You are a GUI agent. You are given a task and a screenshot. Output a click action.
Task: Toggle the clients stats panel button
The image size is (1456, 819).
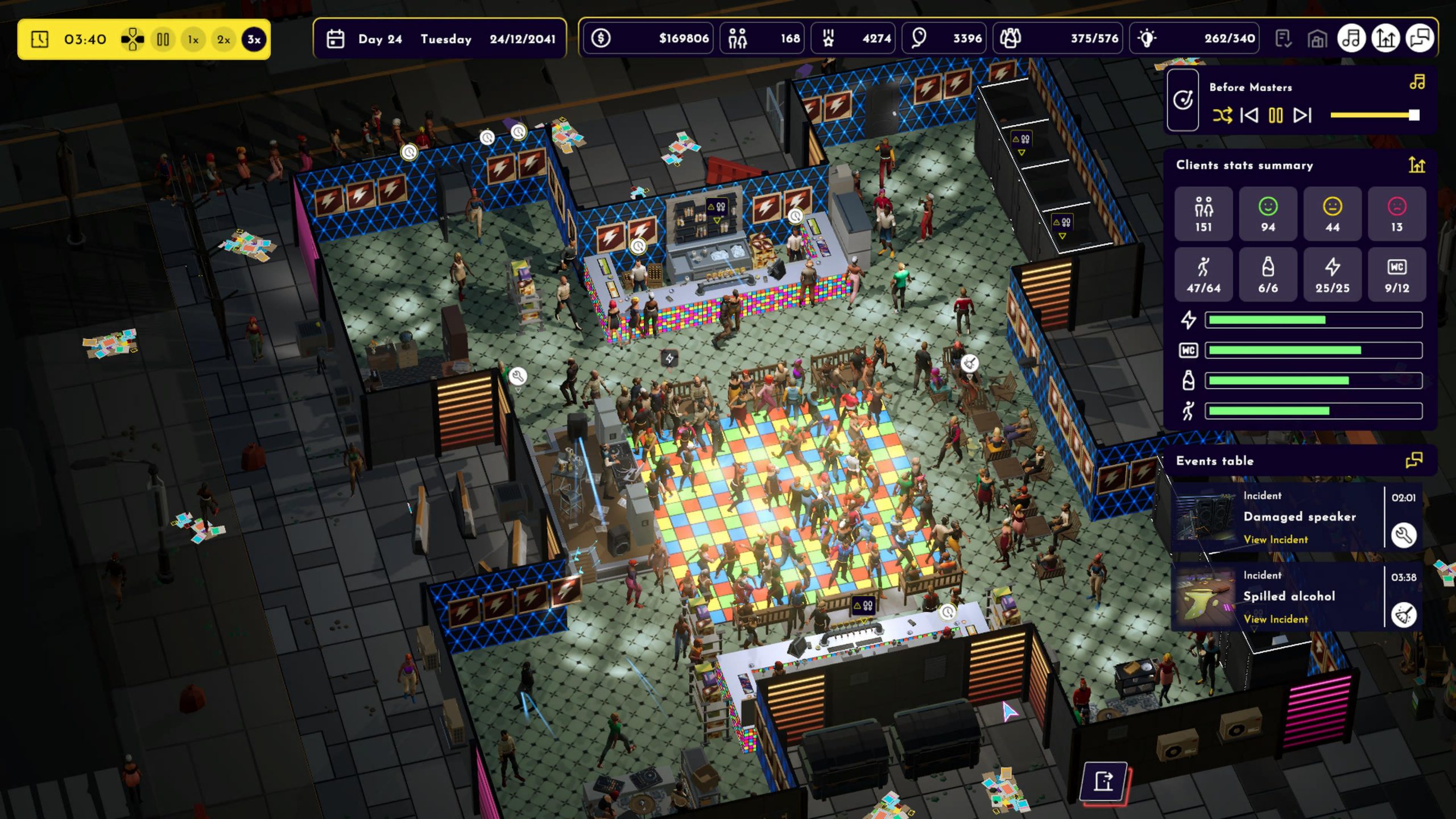[1385, 39]
